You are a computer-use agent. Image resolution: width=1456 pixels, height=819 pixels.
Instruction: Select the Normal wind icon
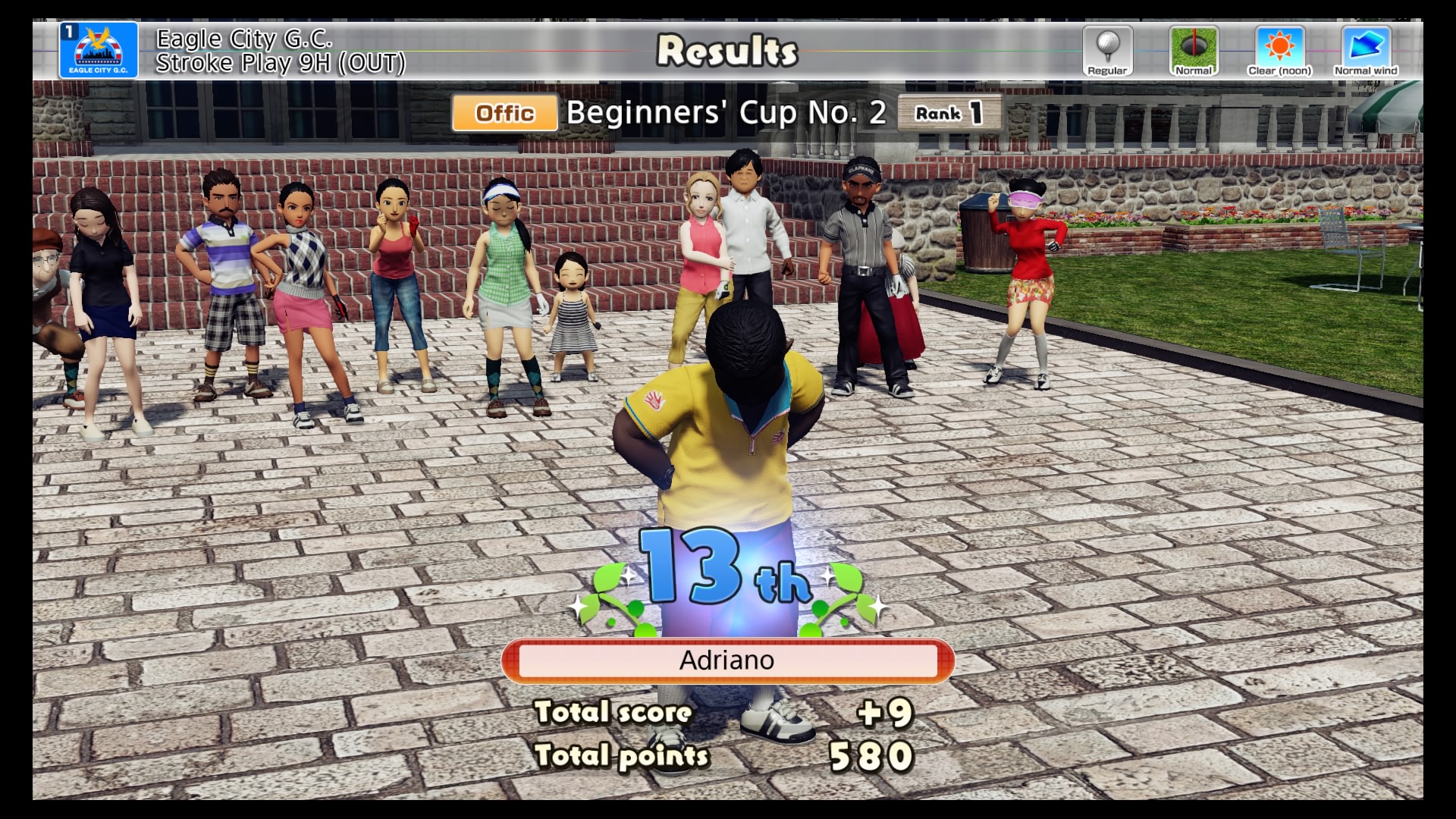coord(1366,50)
